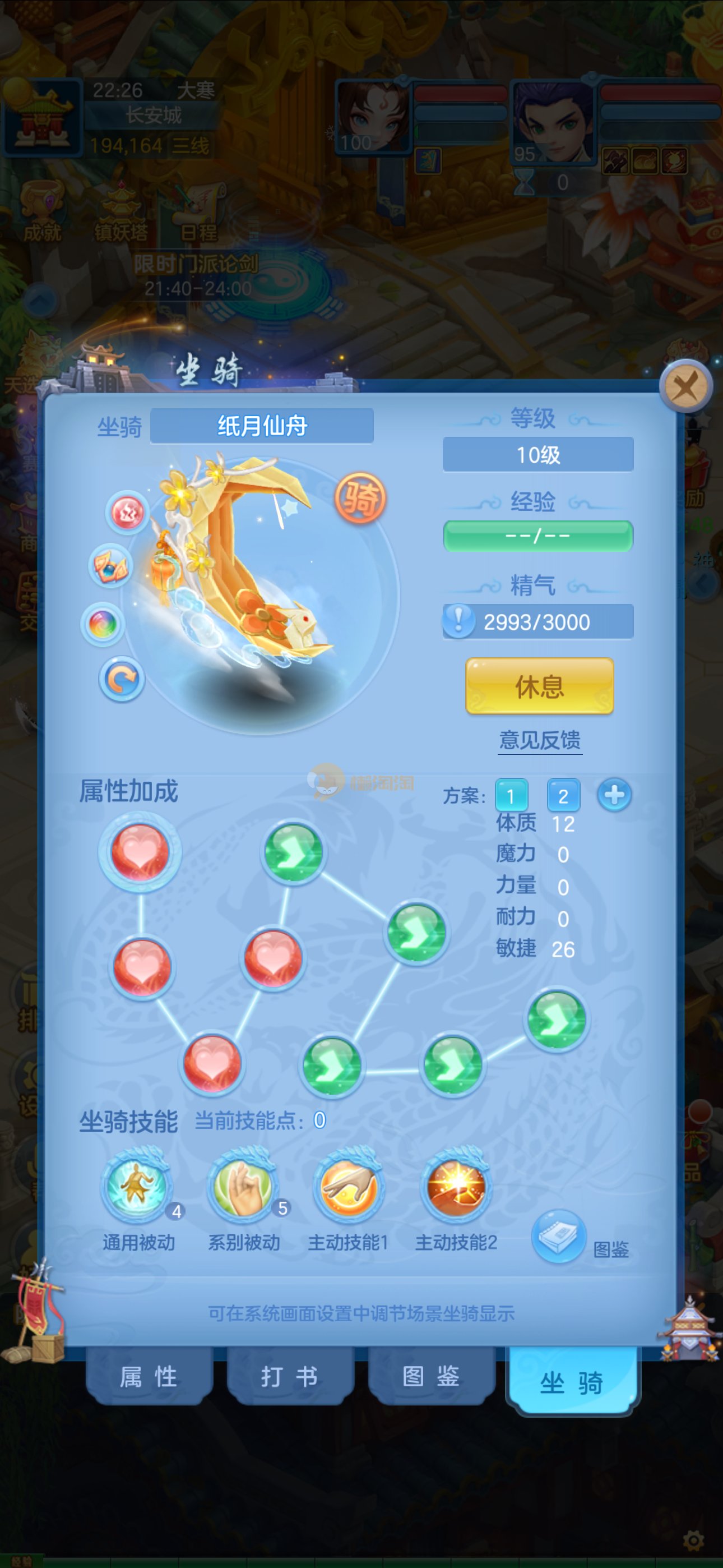Screen dimensions: 723x1568
Task: Open the 图鉴 book icon
Action: click(558, 1235)
